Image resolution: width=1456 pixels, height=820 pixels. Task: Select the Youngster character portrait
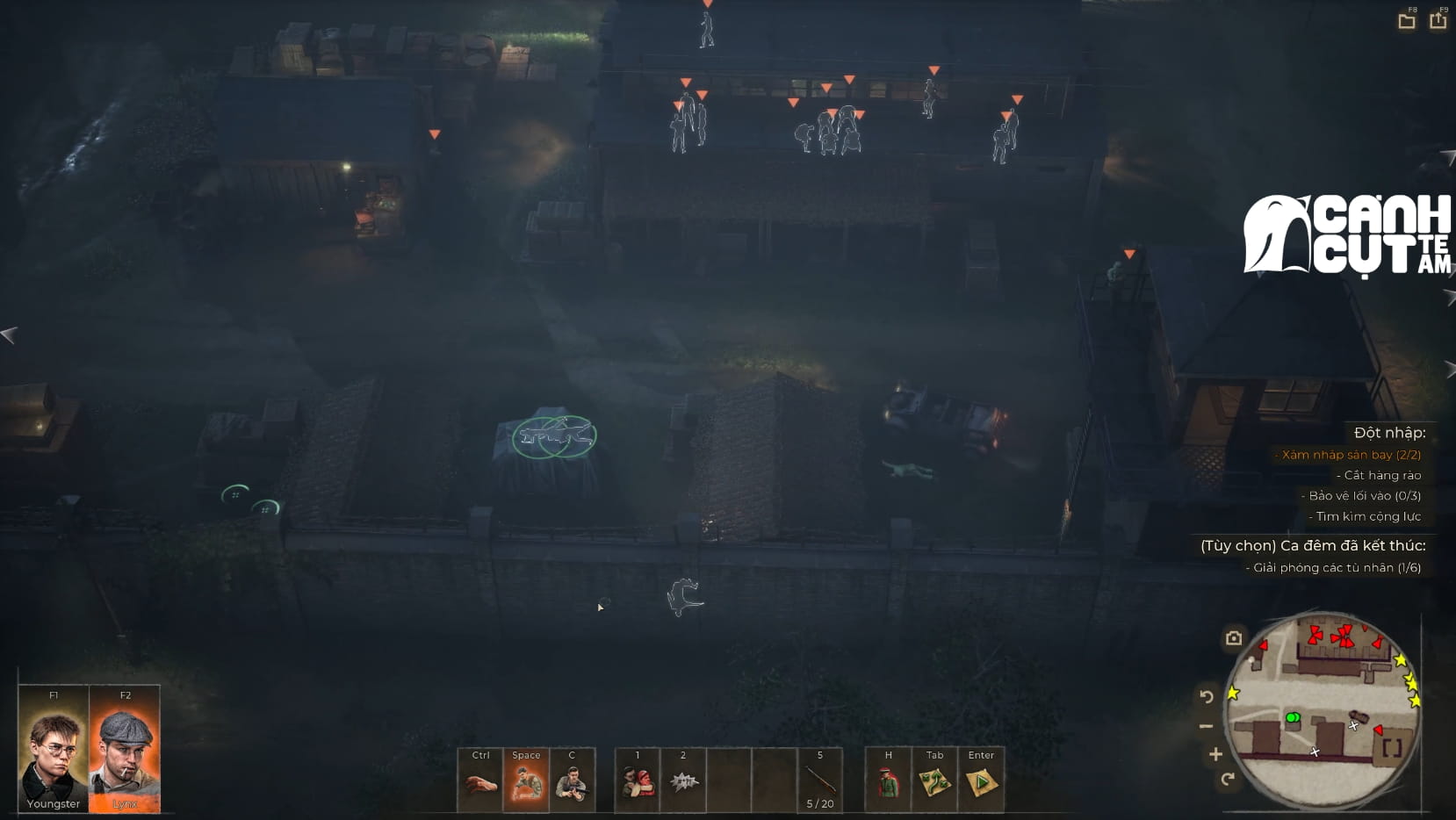[54, 749]
